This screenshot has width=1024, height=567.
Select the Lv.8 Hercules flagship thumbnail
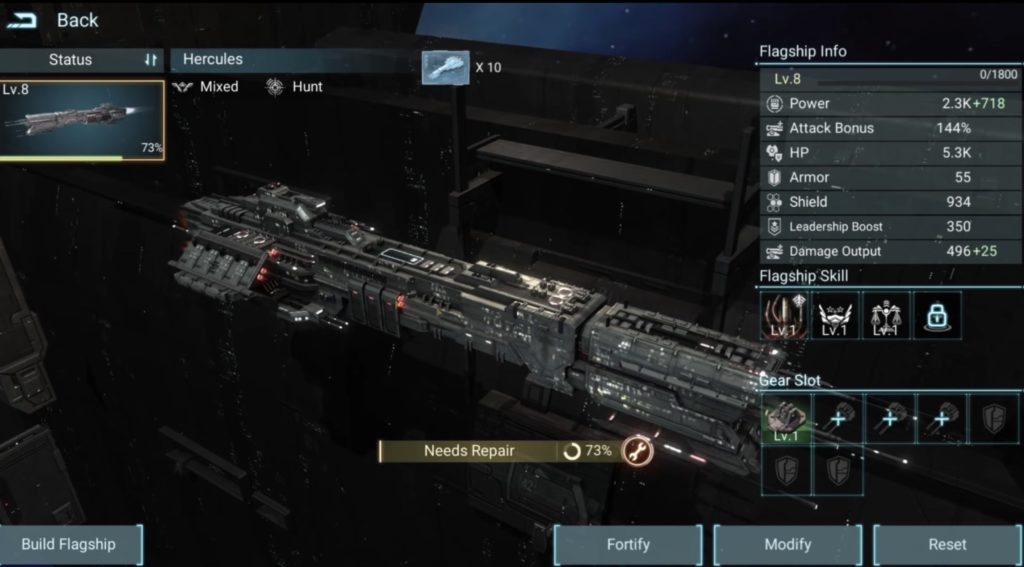[x=82, y=120]
